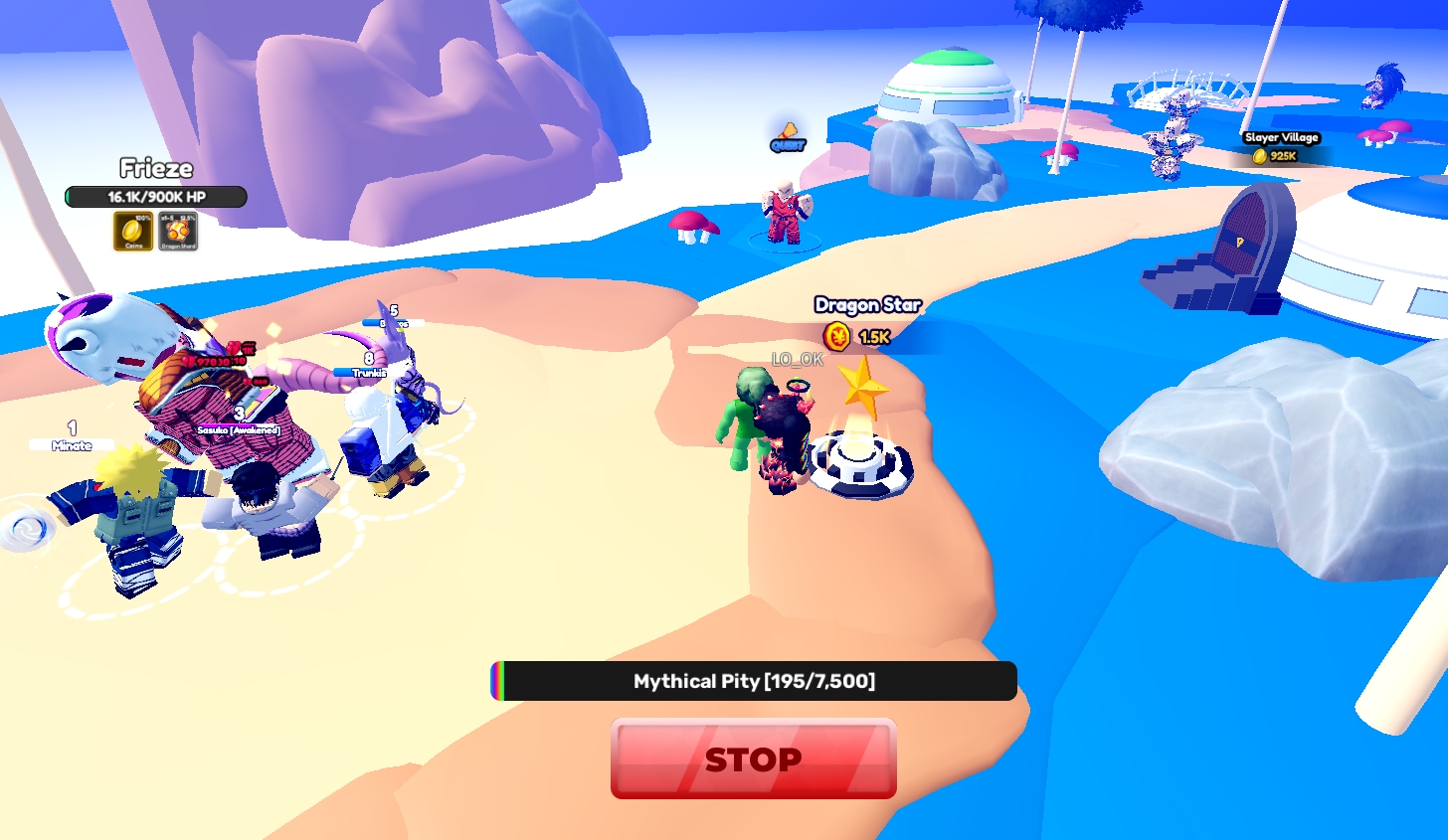Screen dimensions: 1448x840
Task: Click the red STOP button
Action: point(753,758)
